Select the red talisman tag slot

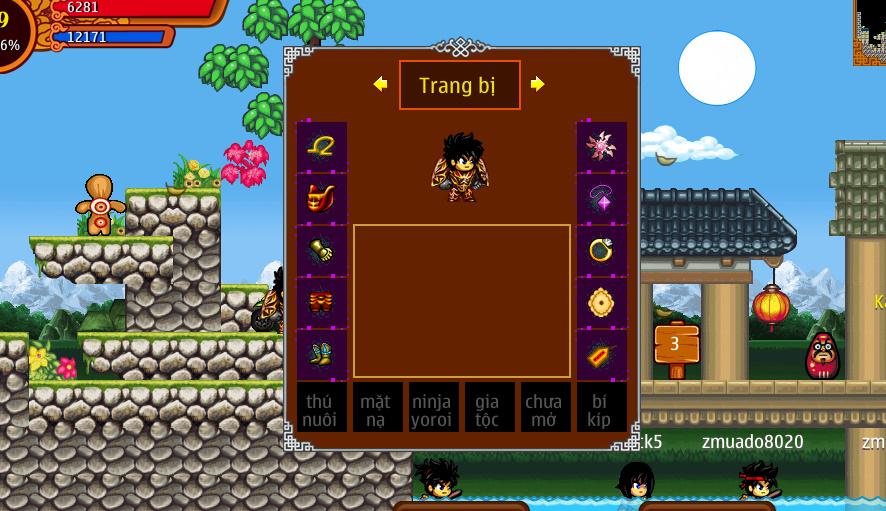point(601,354)
